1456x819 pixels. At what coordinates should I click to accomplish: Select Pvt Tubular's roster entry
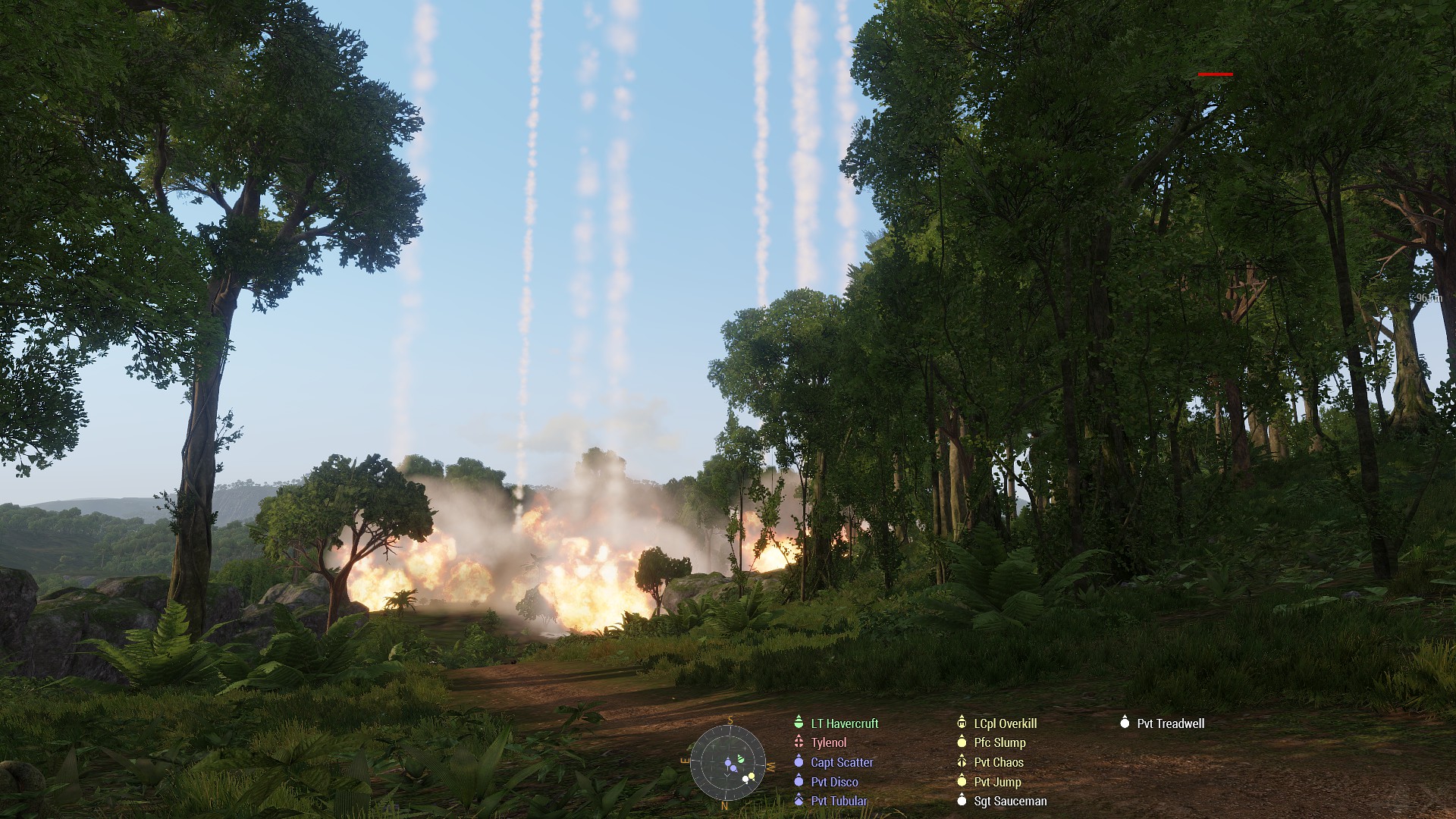[x=839, y=801]
